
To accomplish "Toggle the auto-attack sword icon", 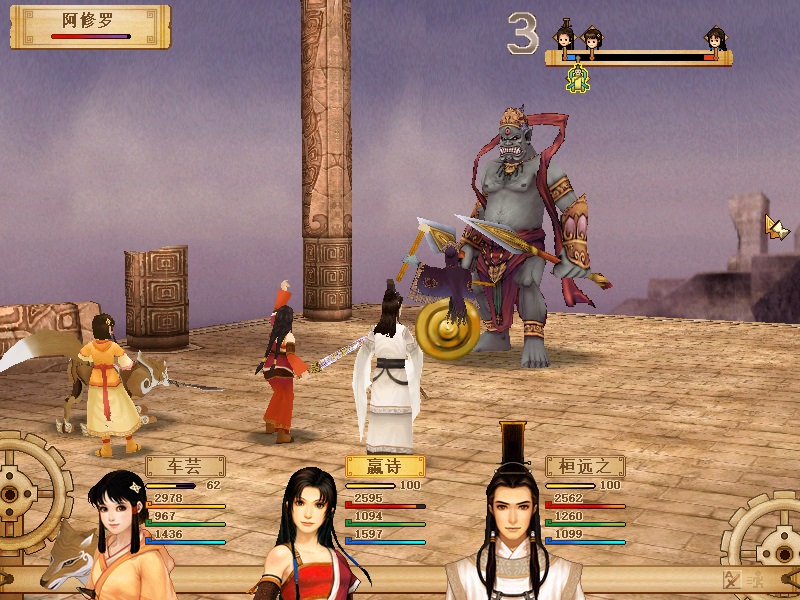I will [731, 579].
